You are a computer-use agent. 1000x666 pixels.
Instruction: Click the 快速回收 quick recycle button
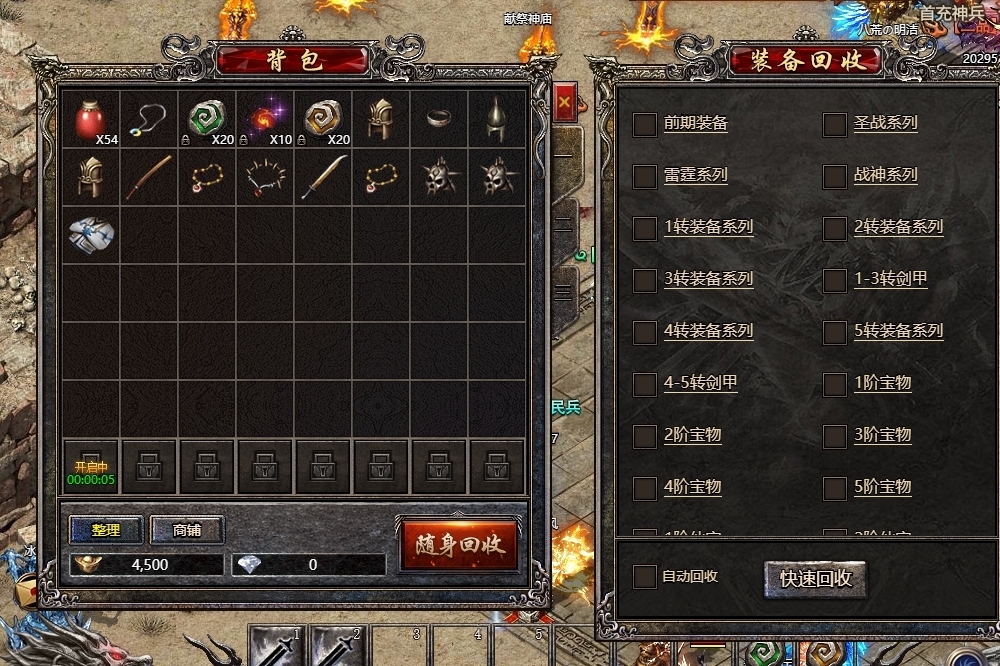click(x=815, y=578)
